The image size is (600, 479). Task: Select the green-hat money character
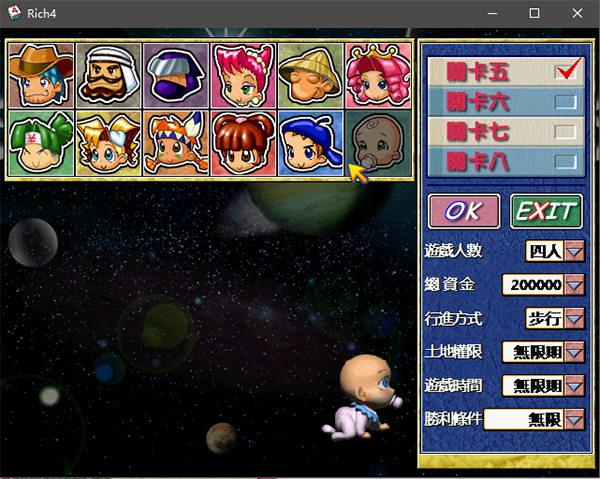(x=40, y=143)
